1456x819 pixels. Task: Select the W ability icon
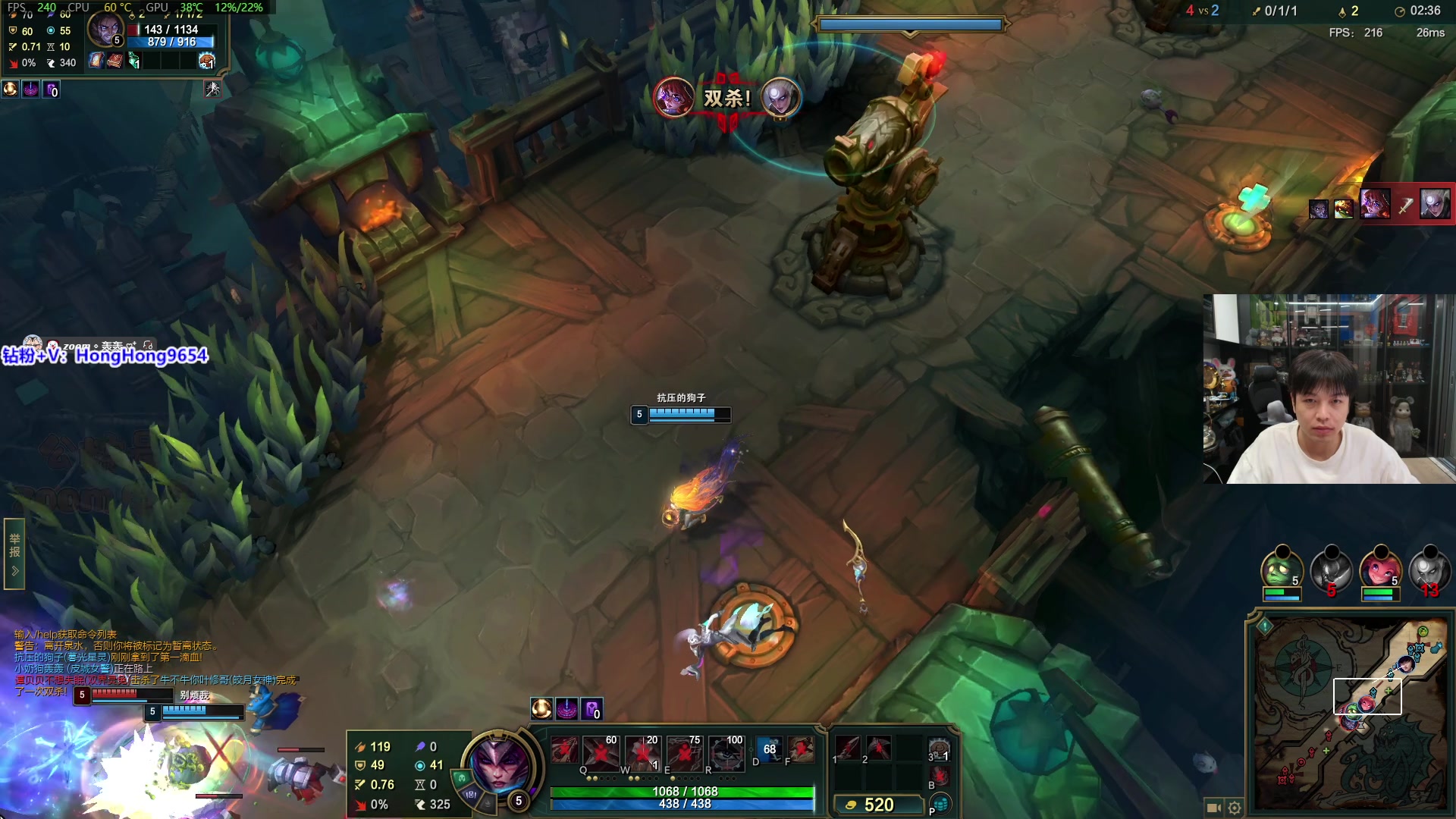pyautogui.click(x=643, y=752)
